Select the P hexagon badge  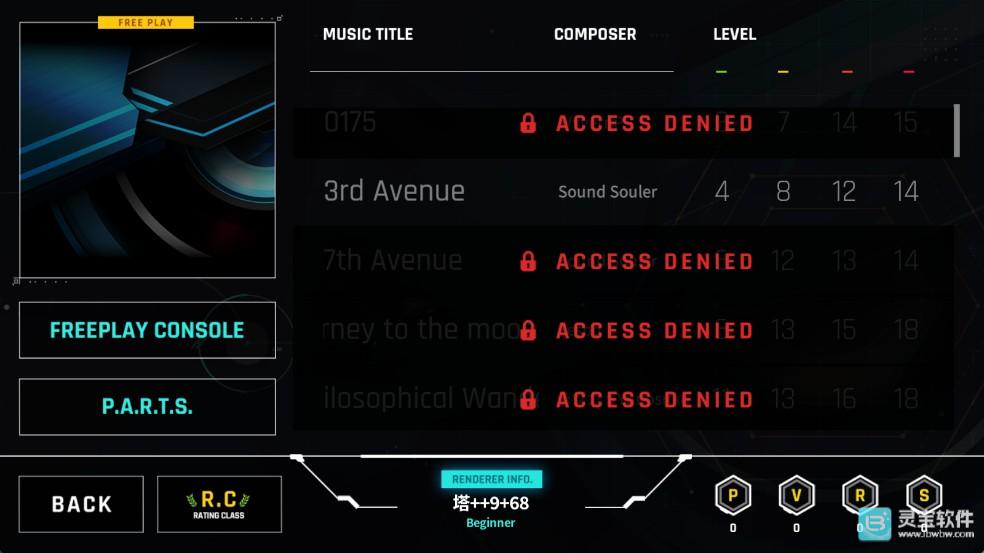[733, 495]
